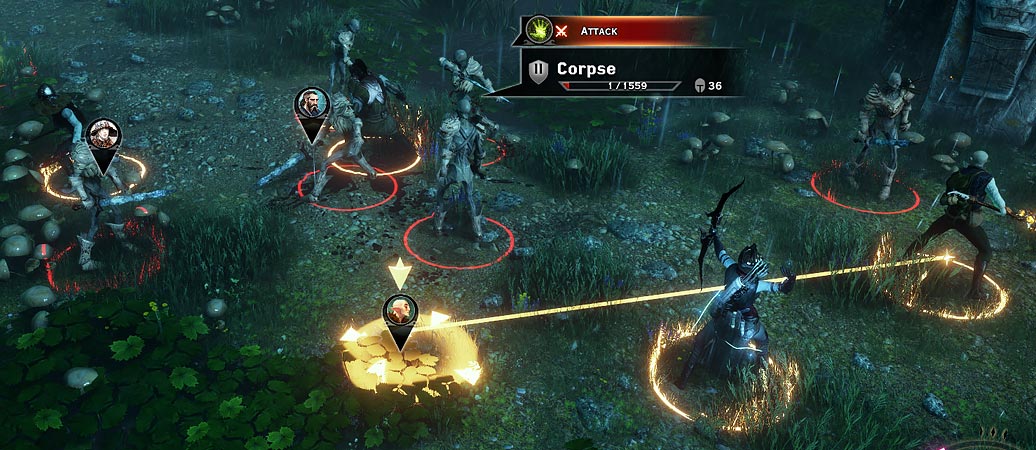Click the green hand icon beside Attack
This screenshot has width=1036, height=450.
[539, 30]
